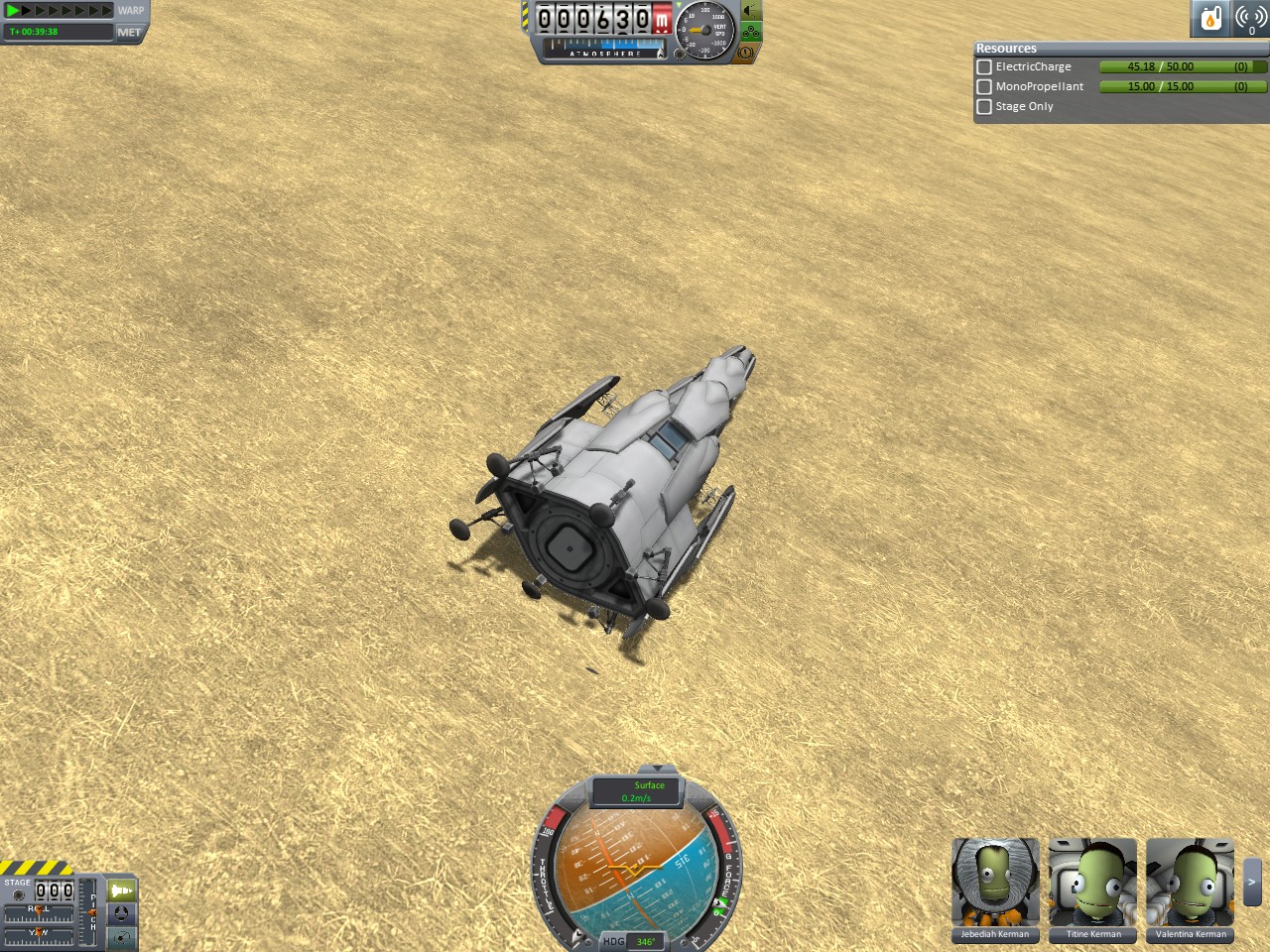Toggle the MET mission clock mode

(129, 32)
